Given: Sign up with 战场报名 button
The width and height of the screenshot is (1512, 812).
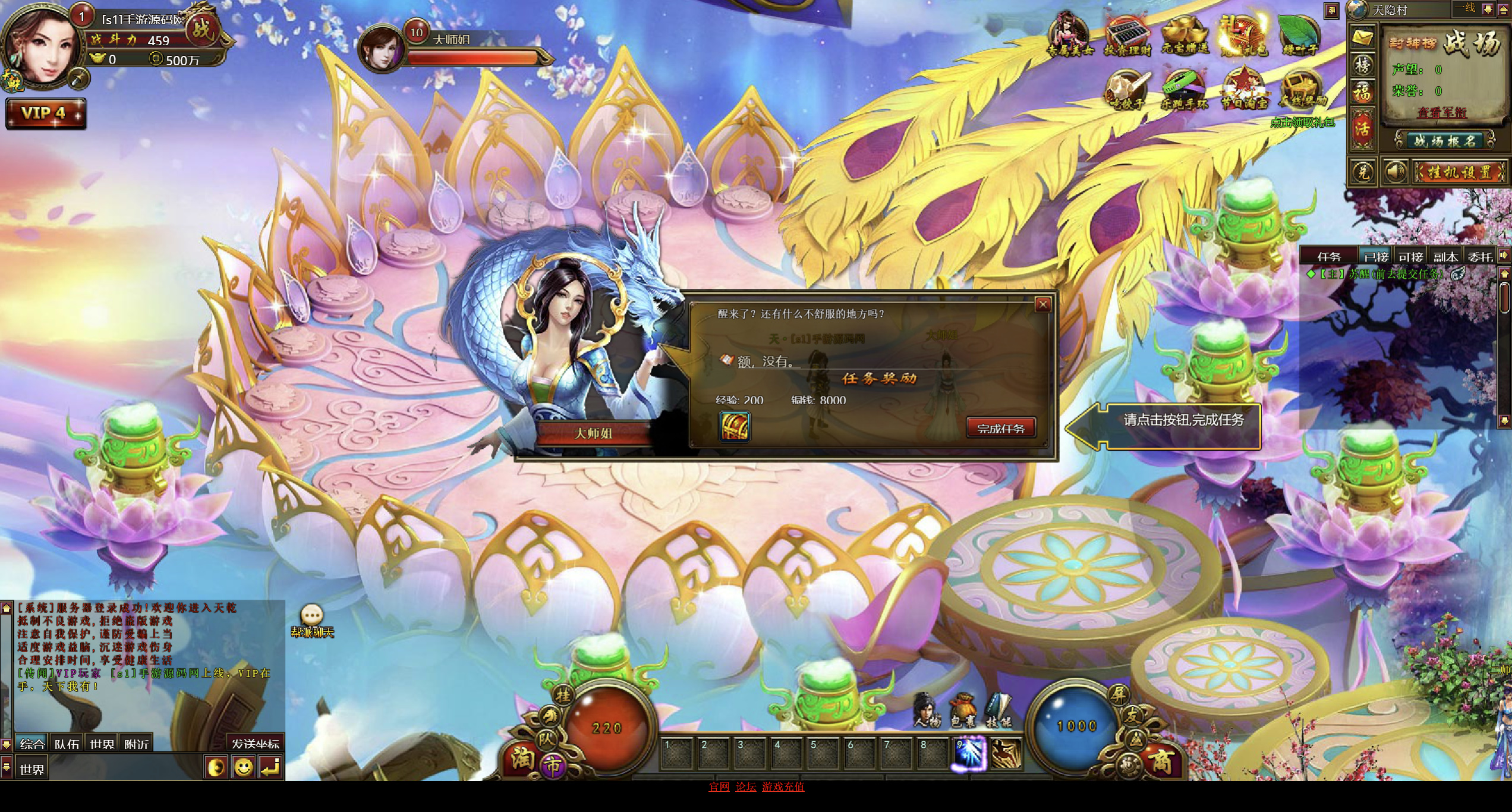Looking at the screenshot, I should 1444,141.
